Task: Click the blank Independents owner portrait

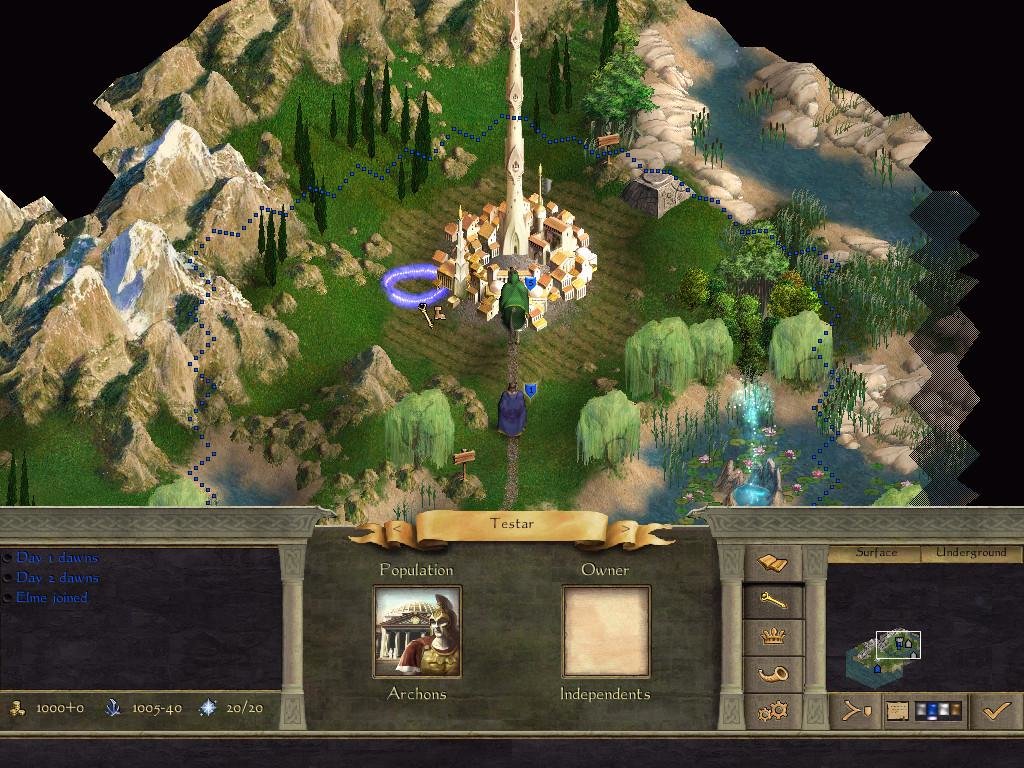Action: [606, 631]
